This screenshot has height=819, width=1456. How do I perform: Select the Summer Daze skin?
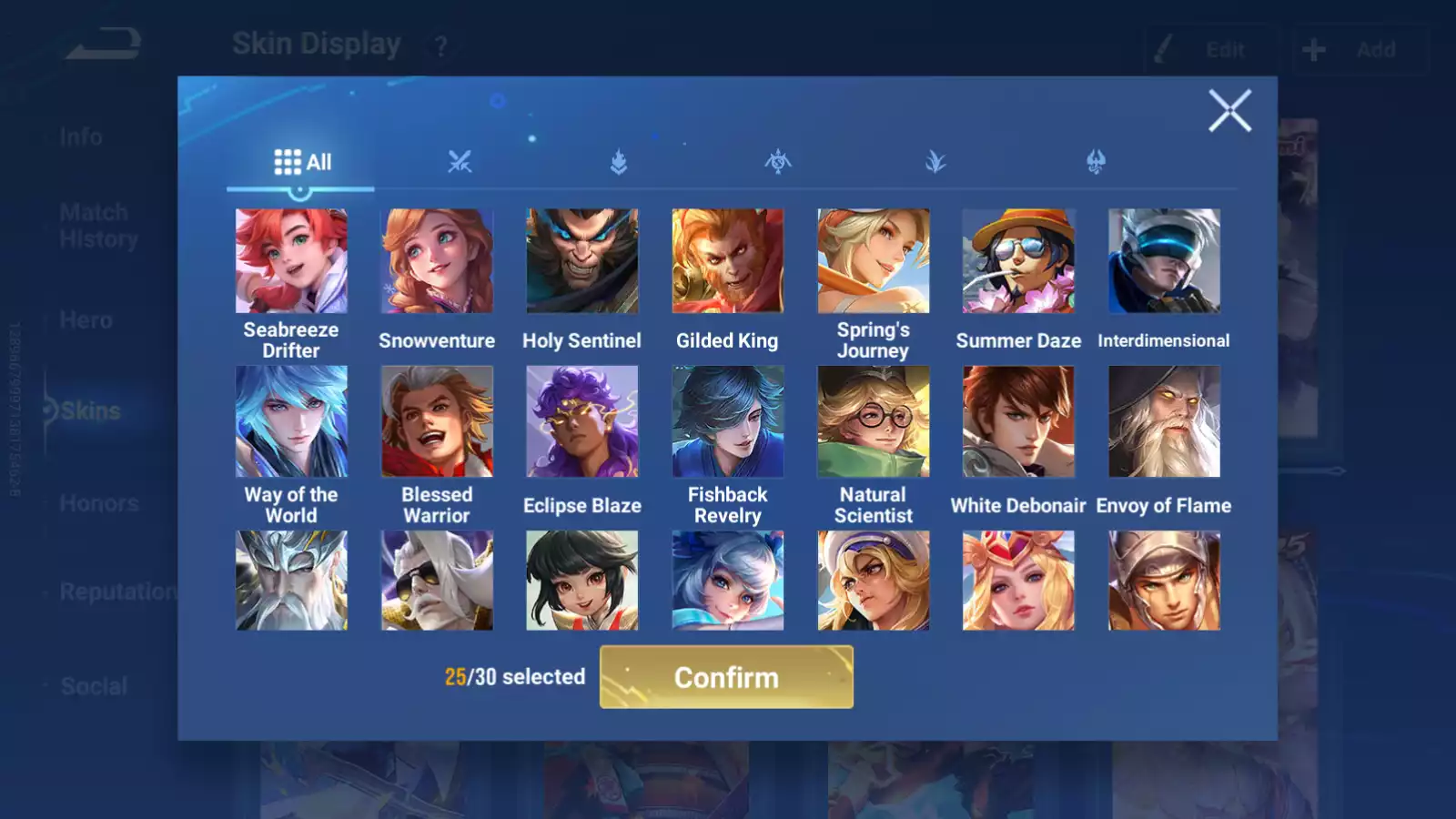[1018, 261]
